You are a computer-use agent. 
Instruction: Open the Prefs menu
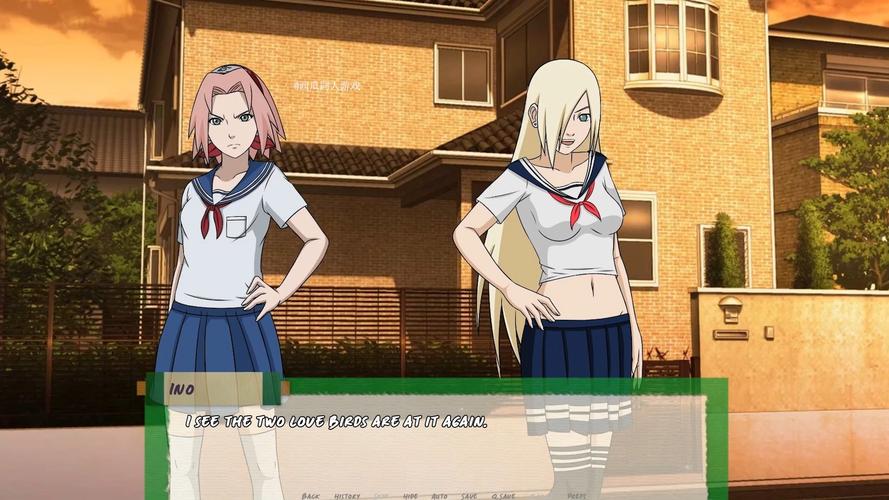[x=577, y=495]
